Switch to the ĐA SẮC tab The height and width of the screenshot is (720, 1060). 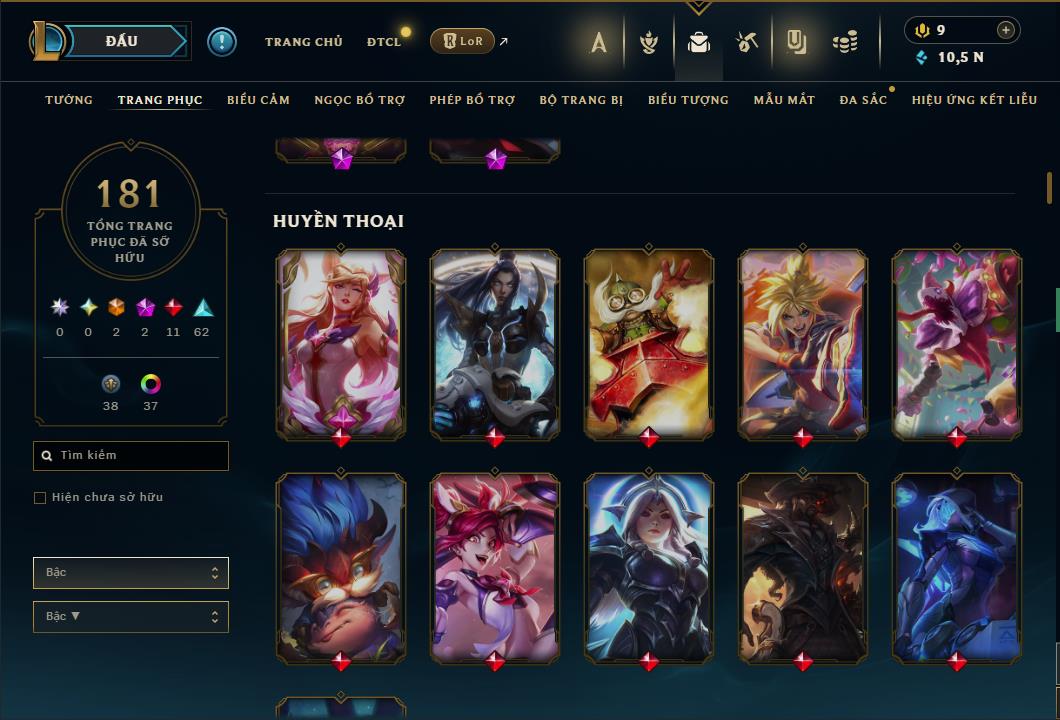pos(863,100)
